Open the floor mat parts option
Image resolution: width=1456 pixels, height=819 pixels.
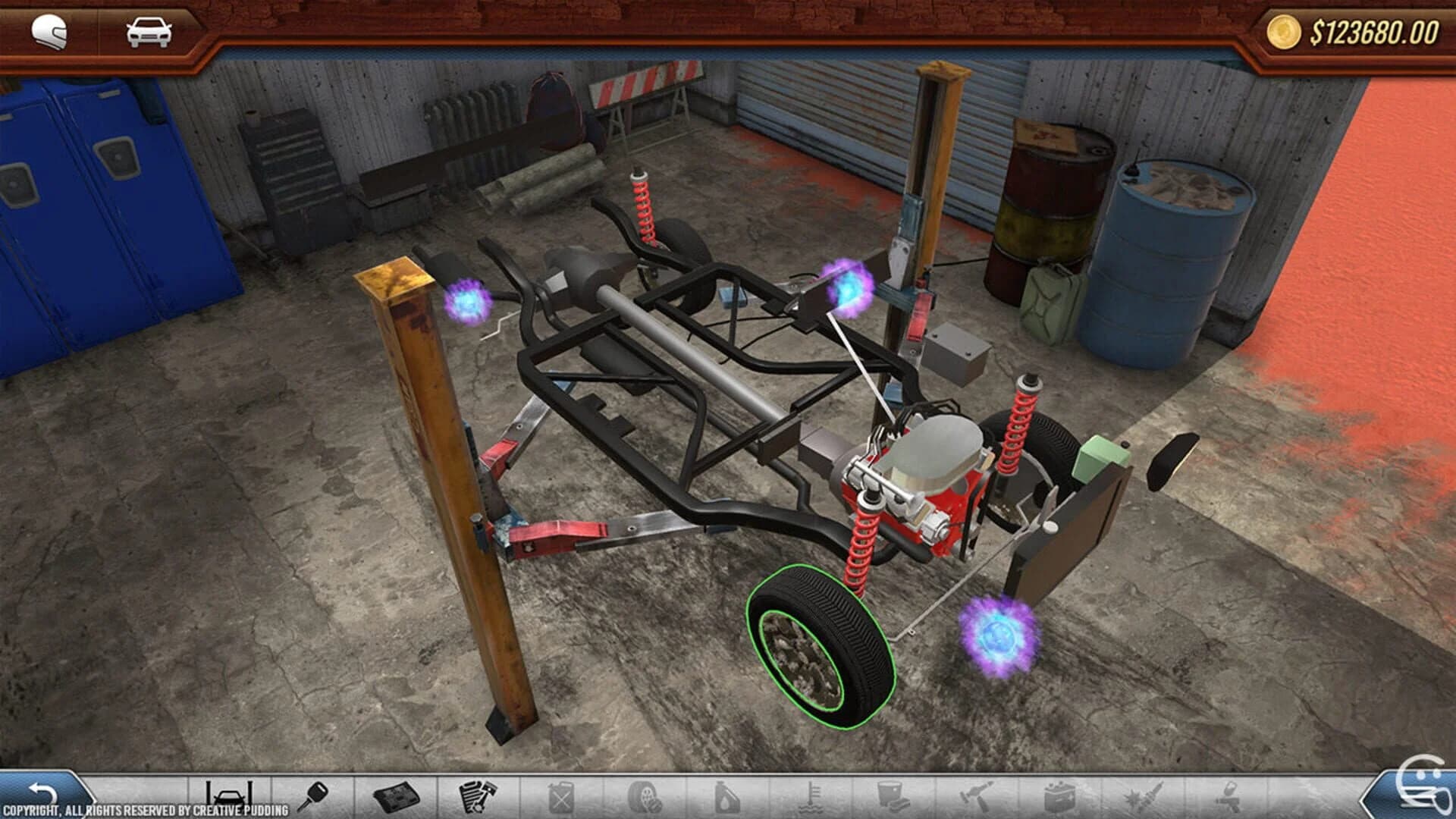point(398,796)
